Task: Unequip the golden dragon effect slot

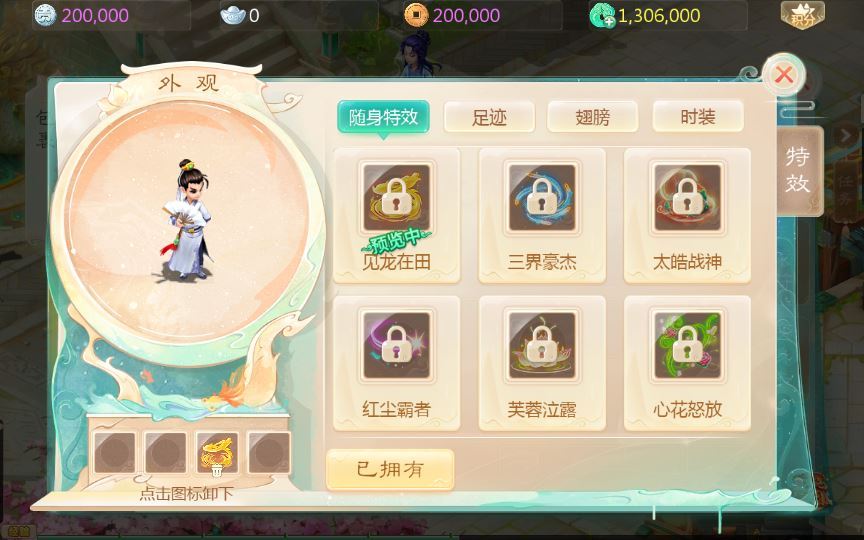Action: click(218, 454)
